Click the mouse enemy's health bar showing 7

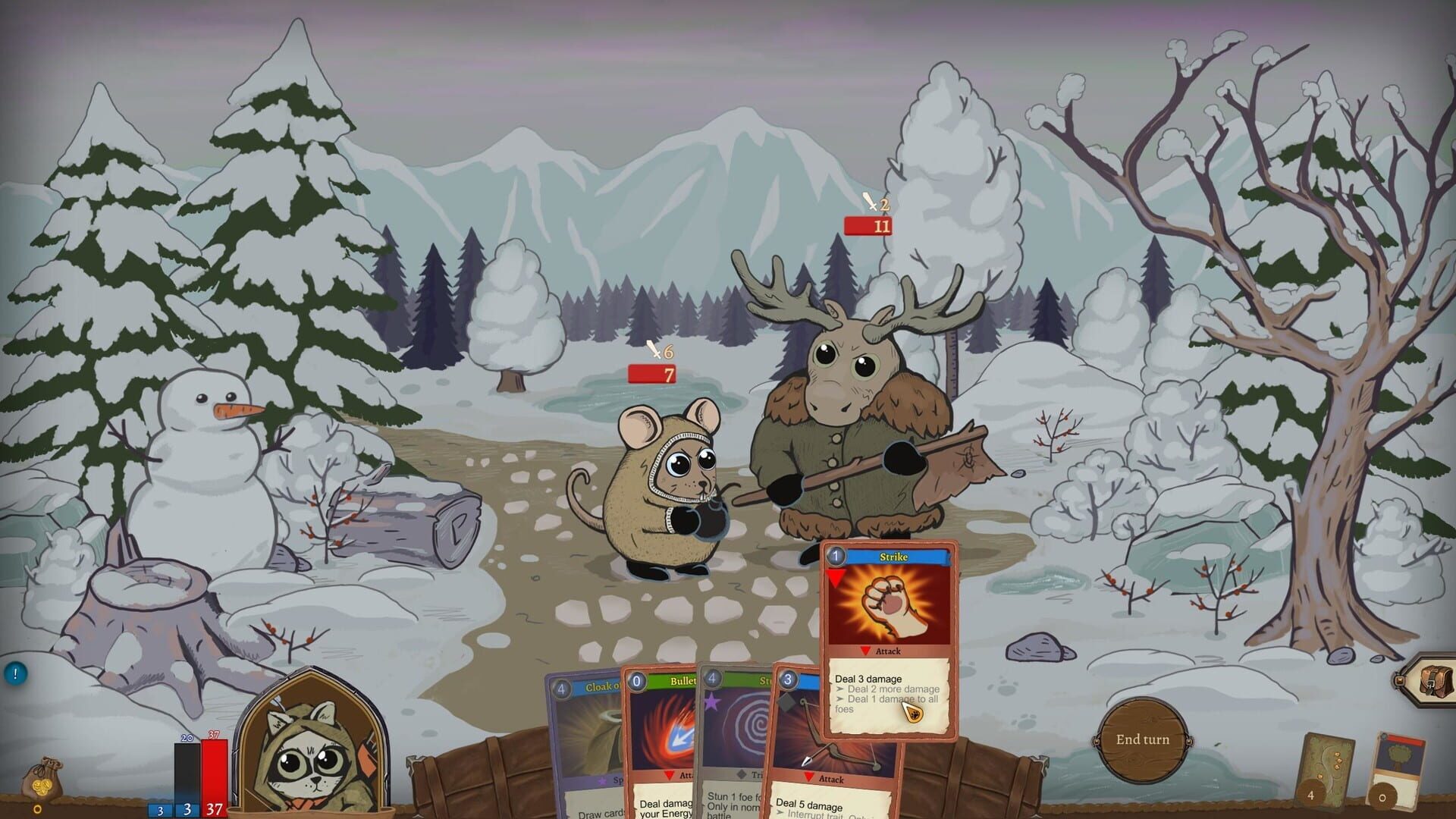click(x=649, y=373)
